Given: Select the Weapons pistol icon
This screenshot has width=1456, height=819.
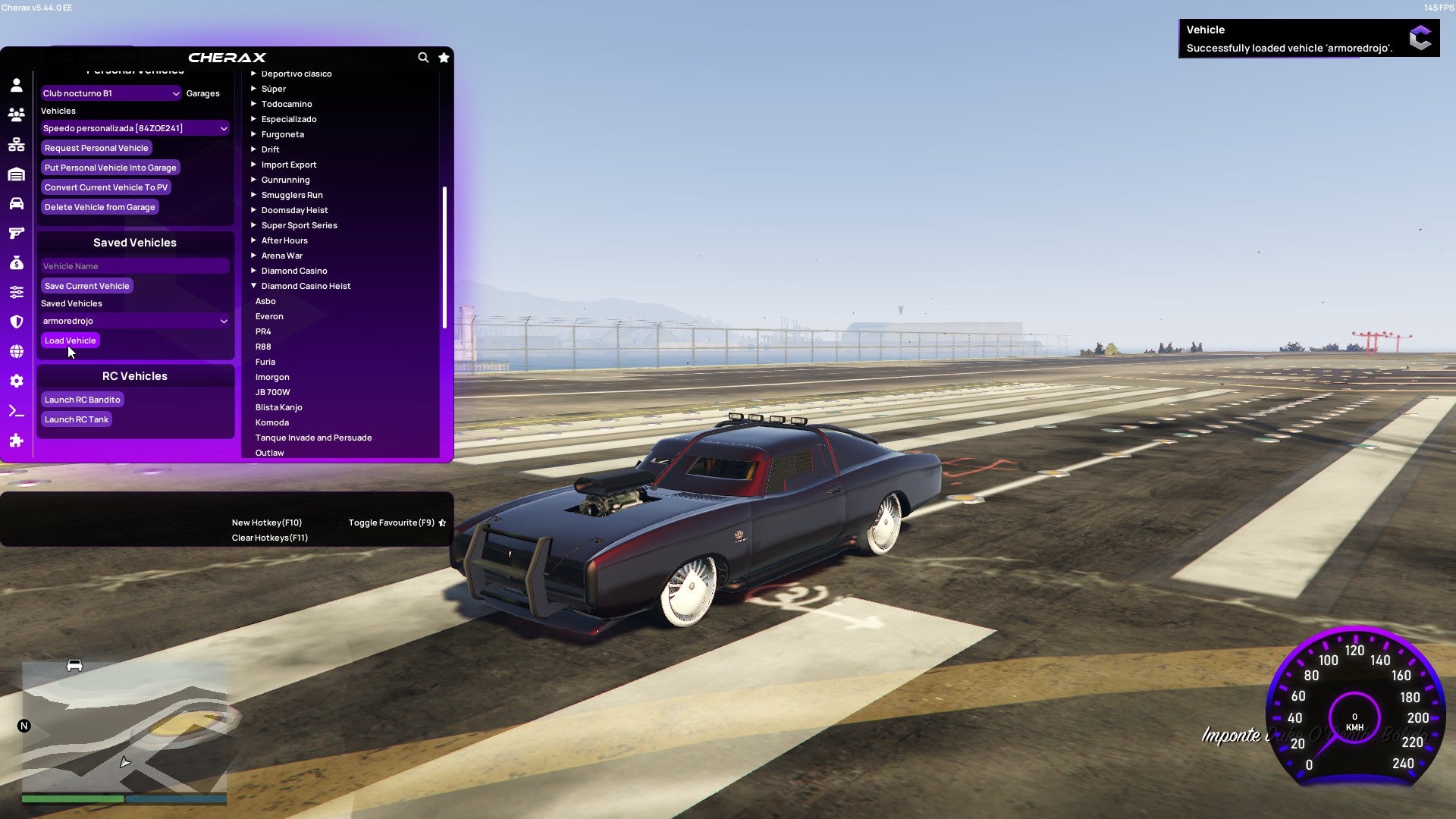Looking at the screenshot, I should tap(17, 233).
